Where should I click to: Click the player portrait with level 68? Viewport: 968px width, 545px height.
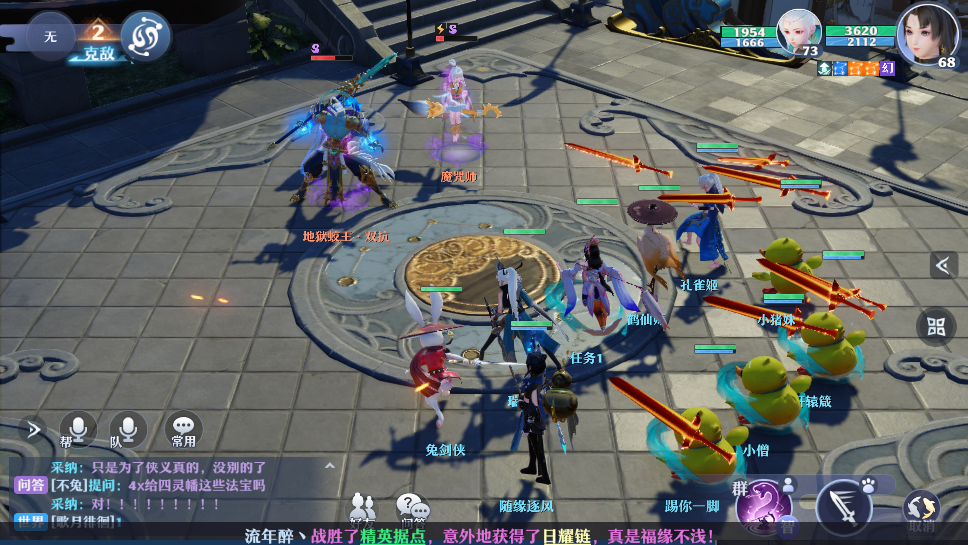coord(925,34)
